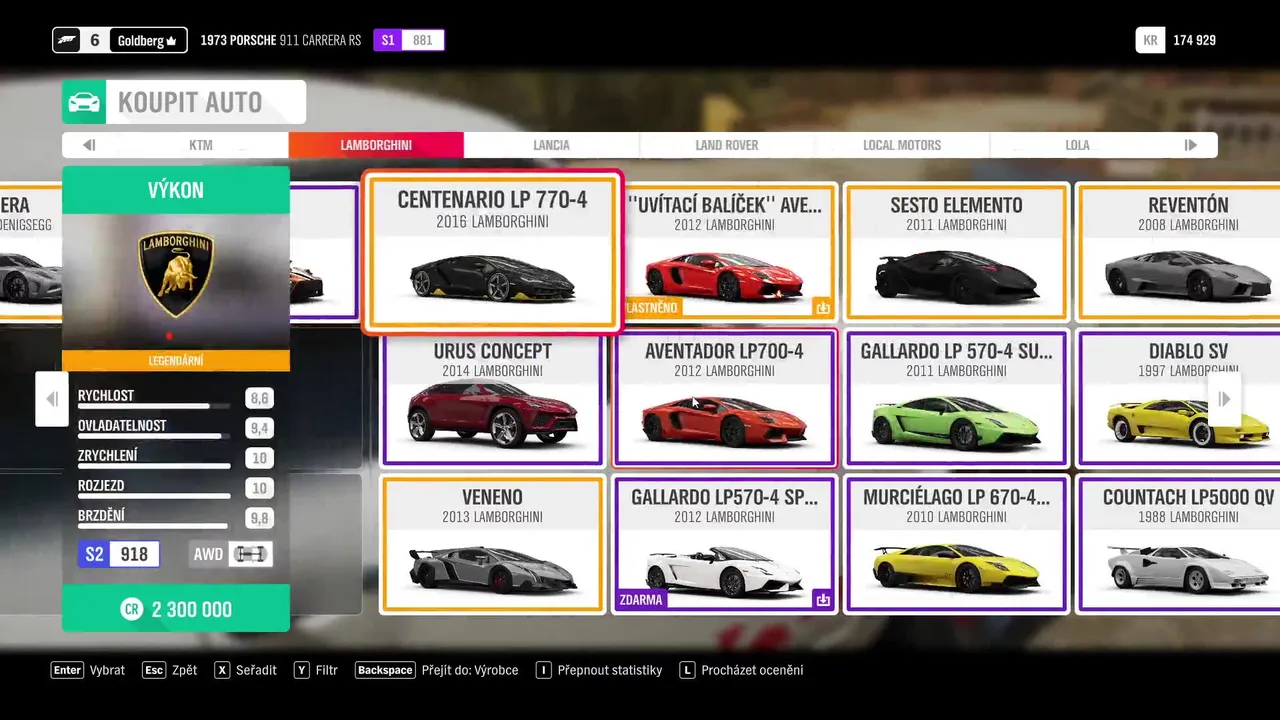Choose the Aventador LP700-4 car tile

point(725,399)
